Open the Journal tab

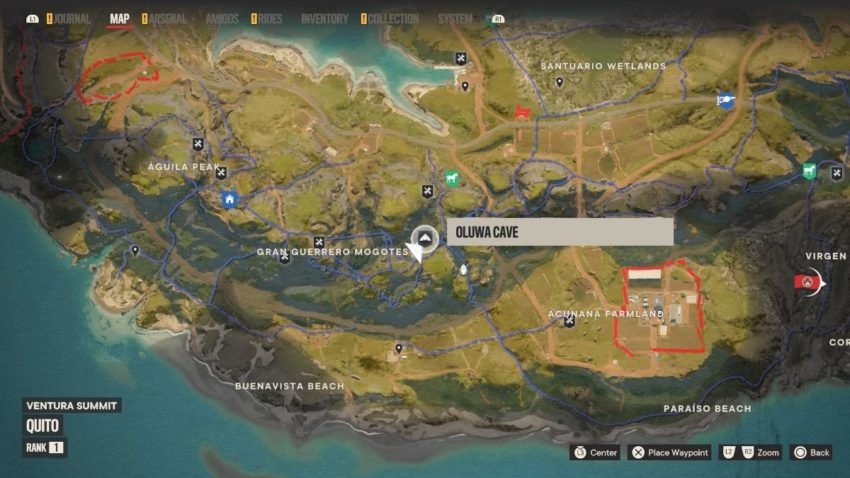pyautogui.click(x=72, y=18)
